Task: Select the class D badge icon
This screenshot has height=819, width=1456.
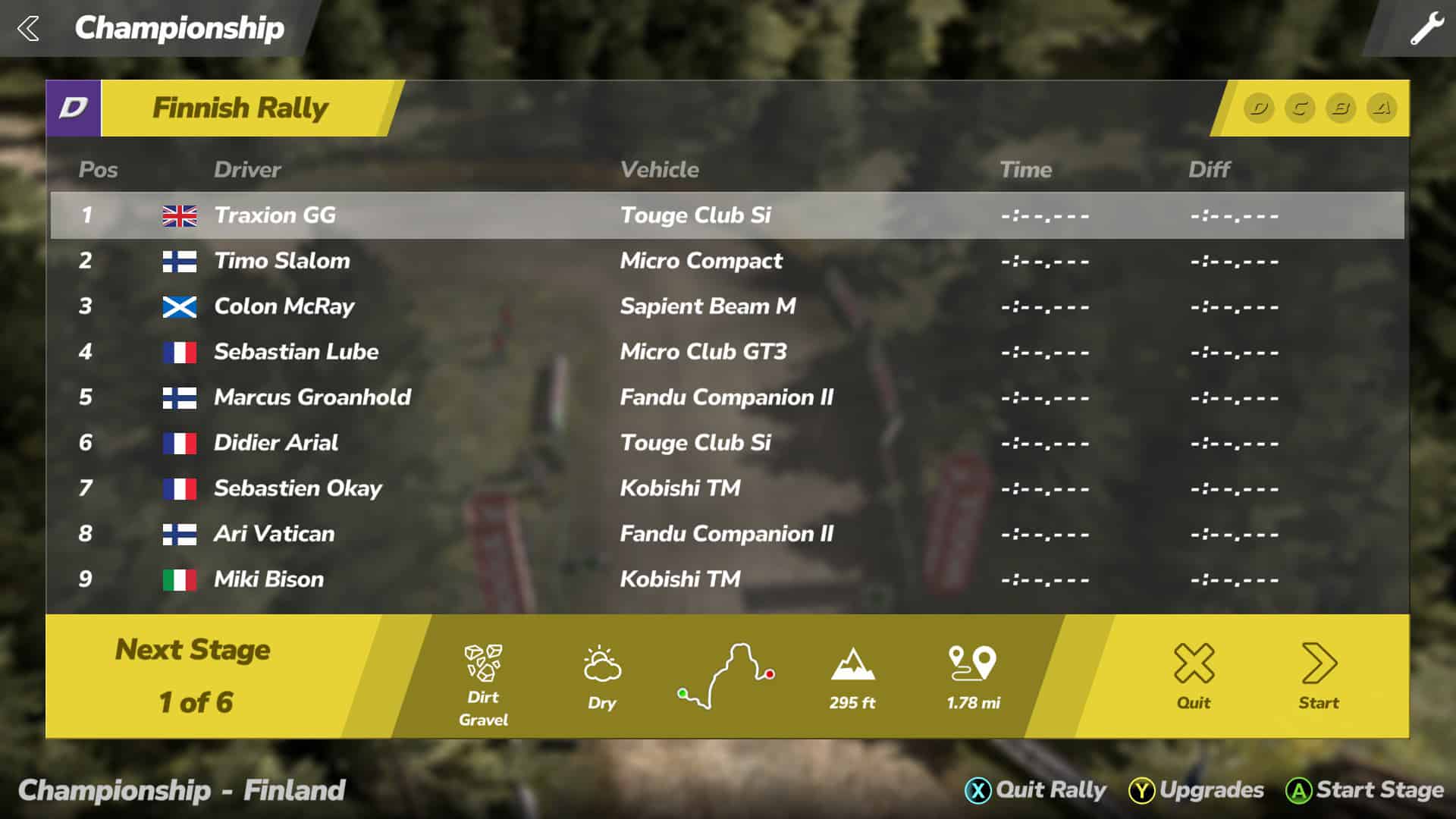Action: pos(1259,108)
